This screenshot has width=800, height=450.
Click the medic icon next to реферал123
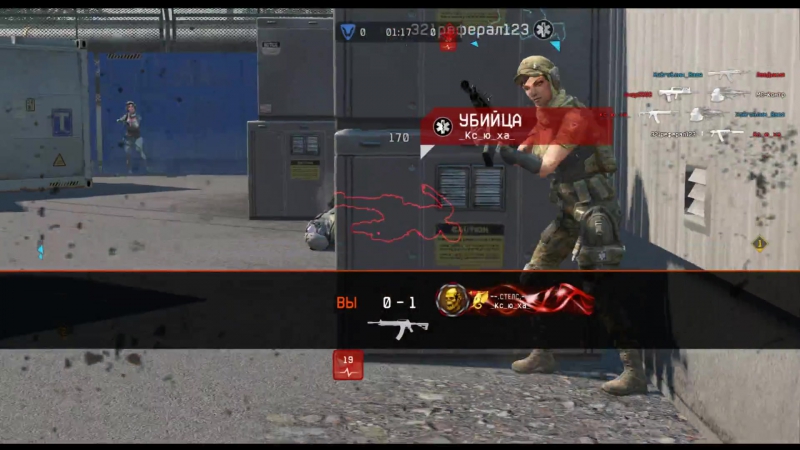pos(543,30)
